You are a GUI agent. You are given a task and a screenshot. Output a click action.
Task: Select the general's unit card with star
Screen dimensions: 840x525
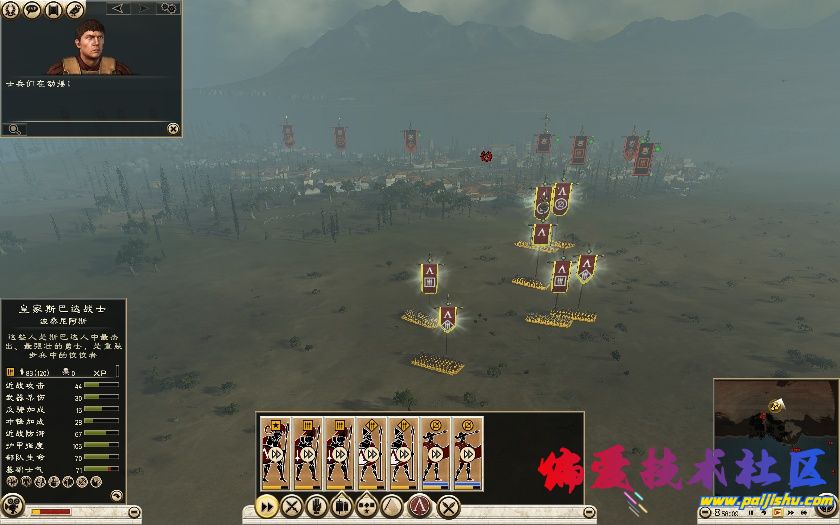(275, 451)
